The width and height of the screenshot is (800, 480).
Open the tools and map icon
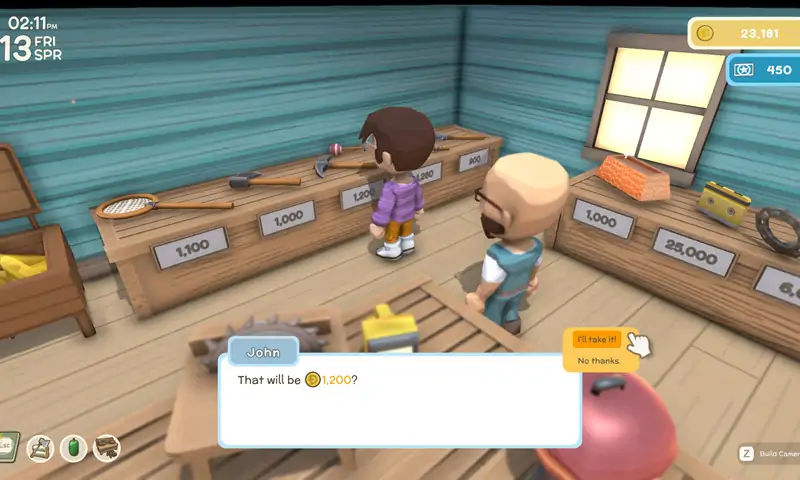(40, 447)
